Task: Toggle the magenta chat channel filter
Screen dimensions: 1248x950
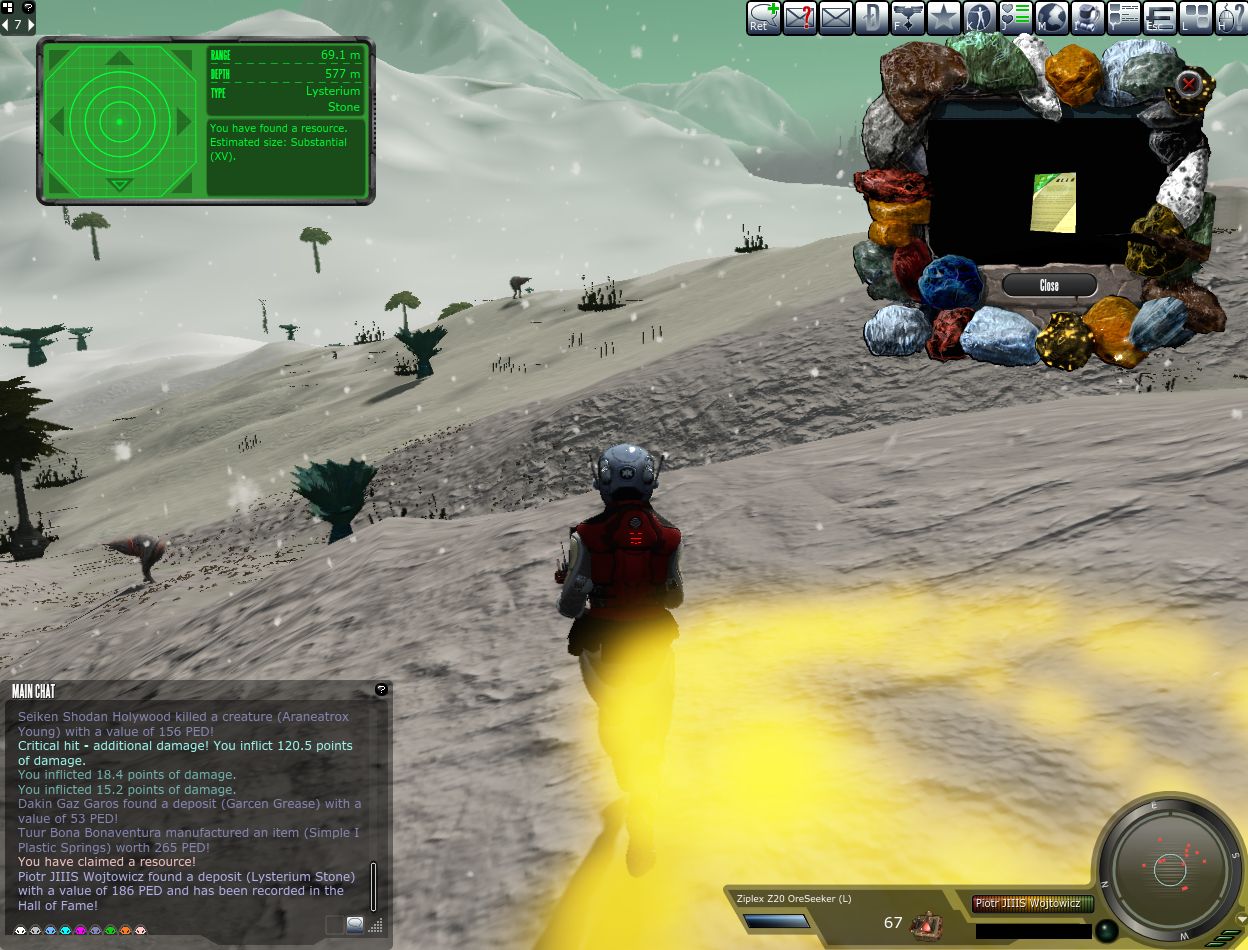Action: 80,930
